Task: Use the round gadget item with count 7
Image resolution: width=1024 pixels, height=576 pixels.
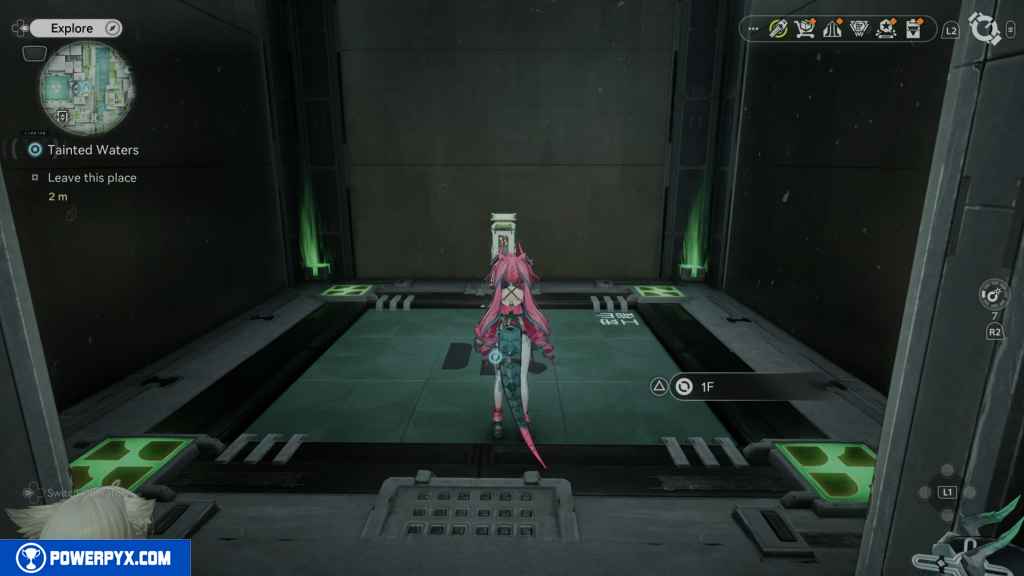Action: click(994, 295)
